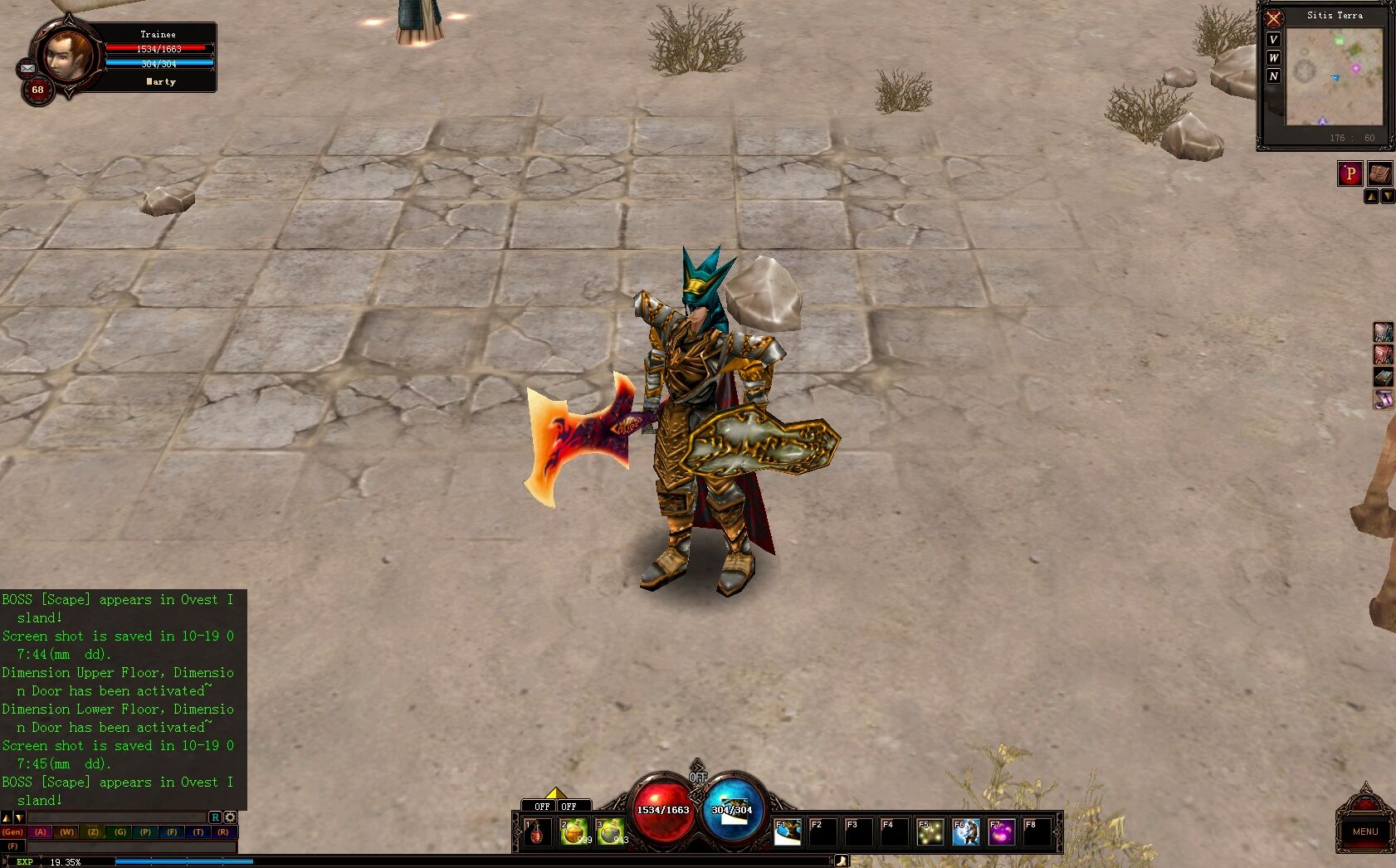The image size is (1396, 868).
Task: Select the (G) chat channel tab
Action: point(120,832)
